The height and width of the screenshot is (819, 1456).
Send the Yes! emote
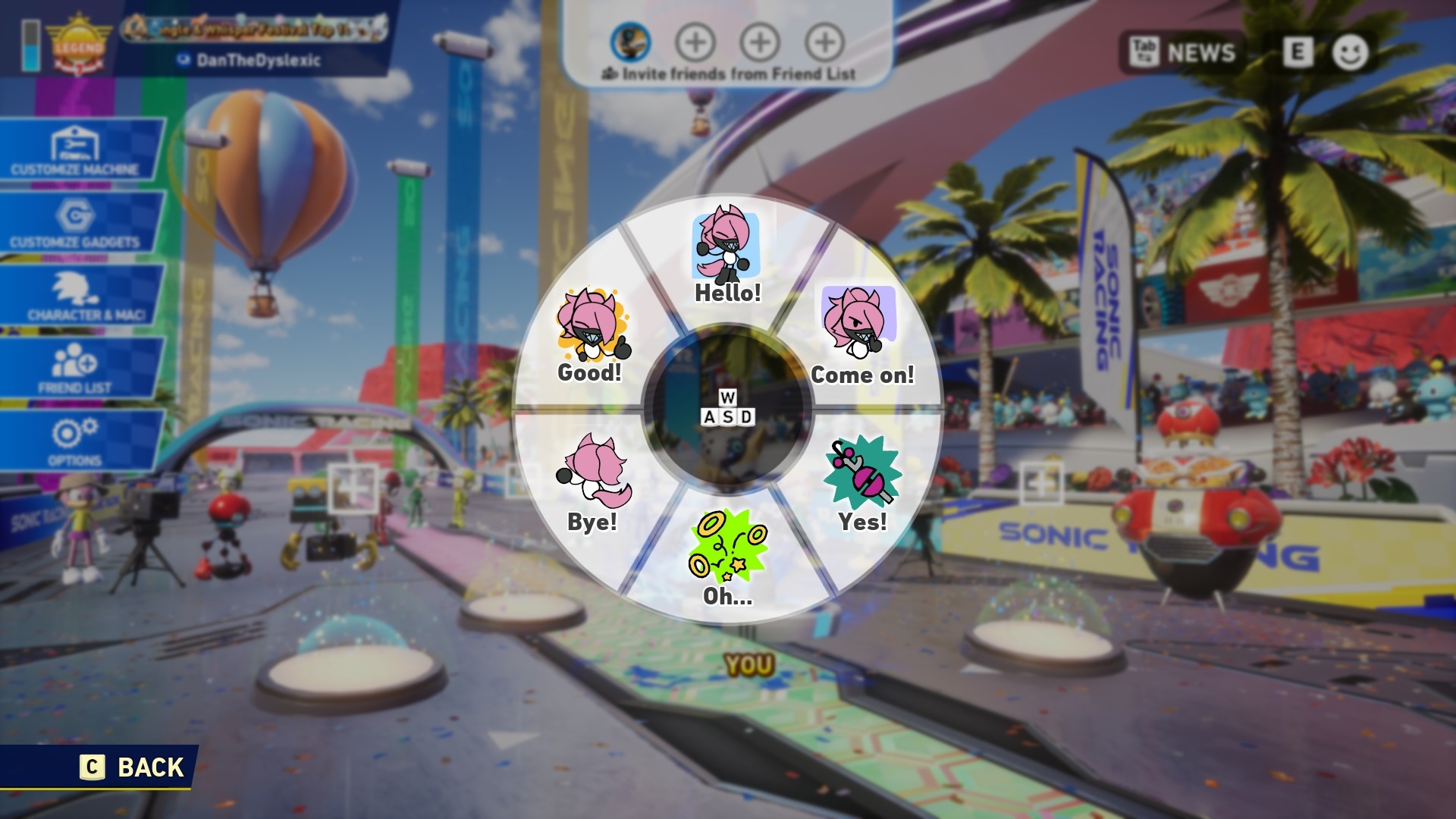pos(862,485)
